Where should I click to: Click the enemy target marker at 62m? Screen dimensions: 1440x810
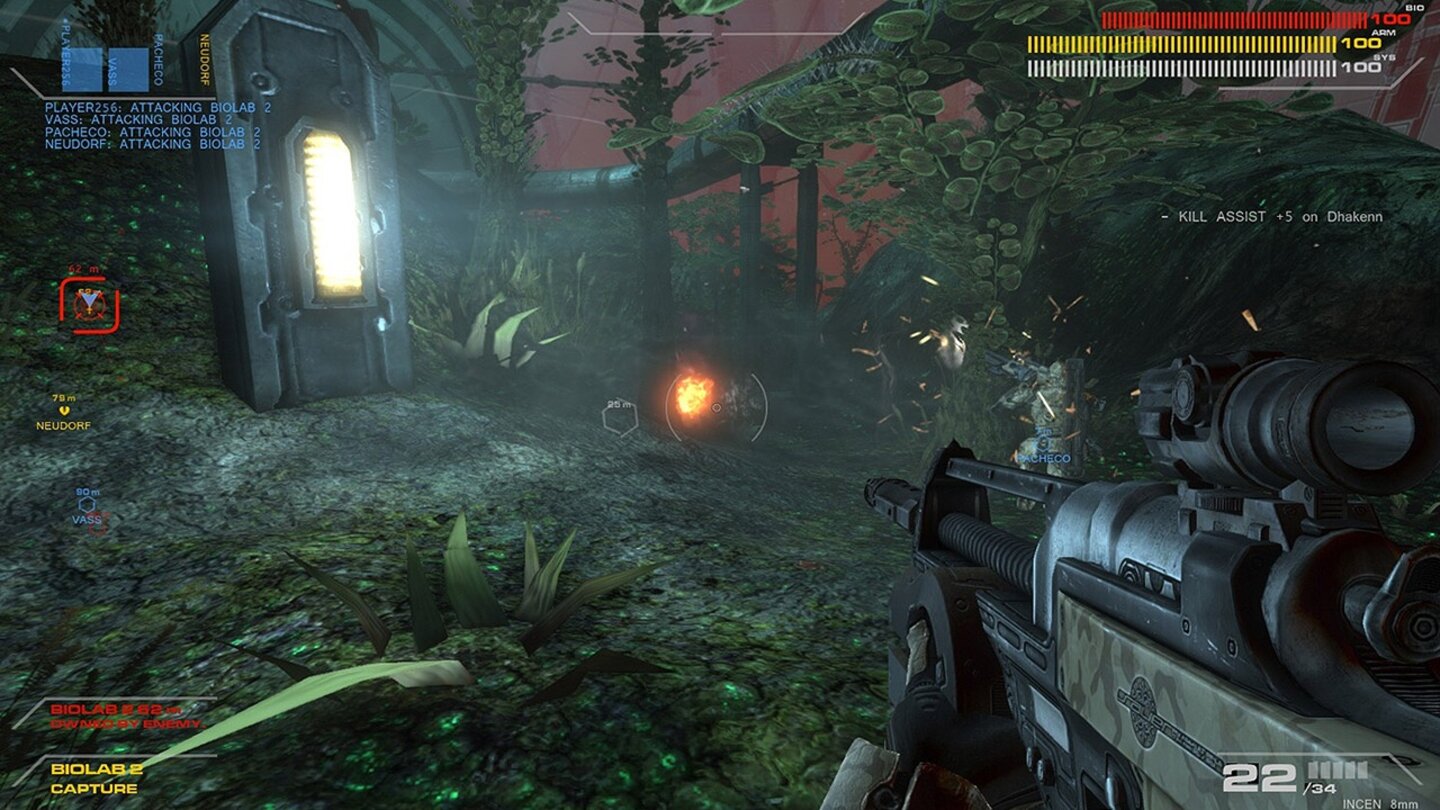pos(87,302)
